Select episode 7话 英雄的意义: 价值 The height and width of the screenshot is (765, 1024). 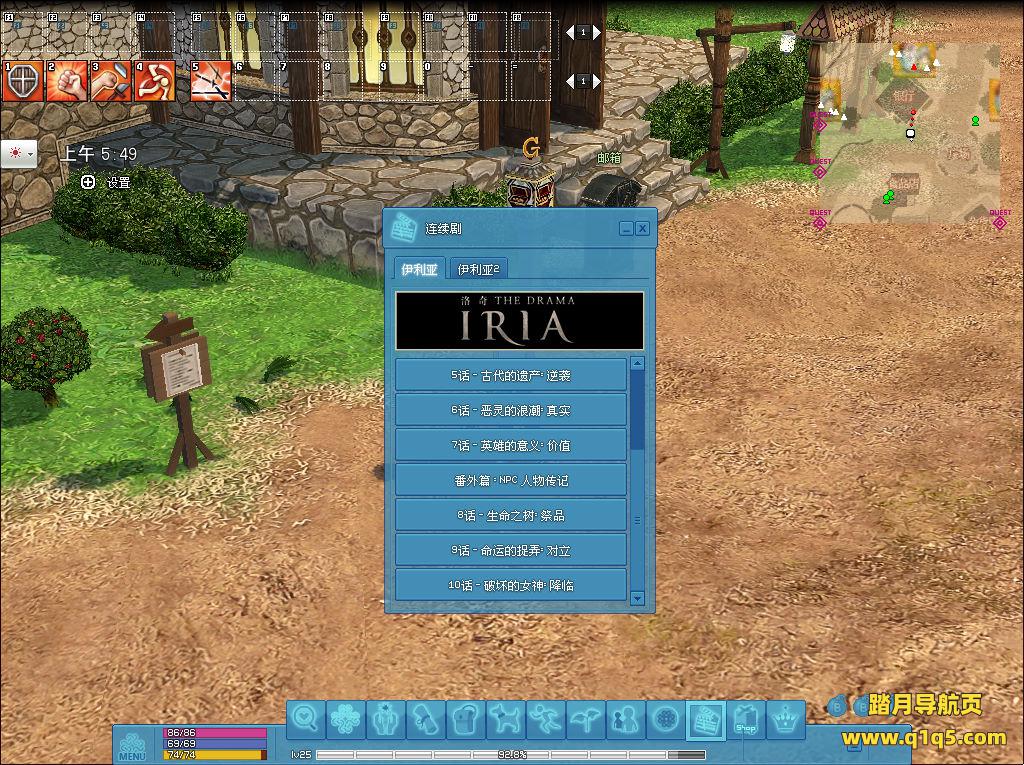click(511, 445)
